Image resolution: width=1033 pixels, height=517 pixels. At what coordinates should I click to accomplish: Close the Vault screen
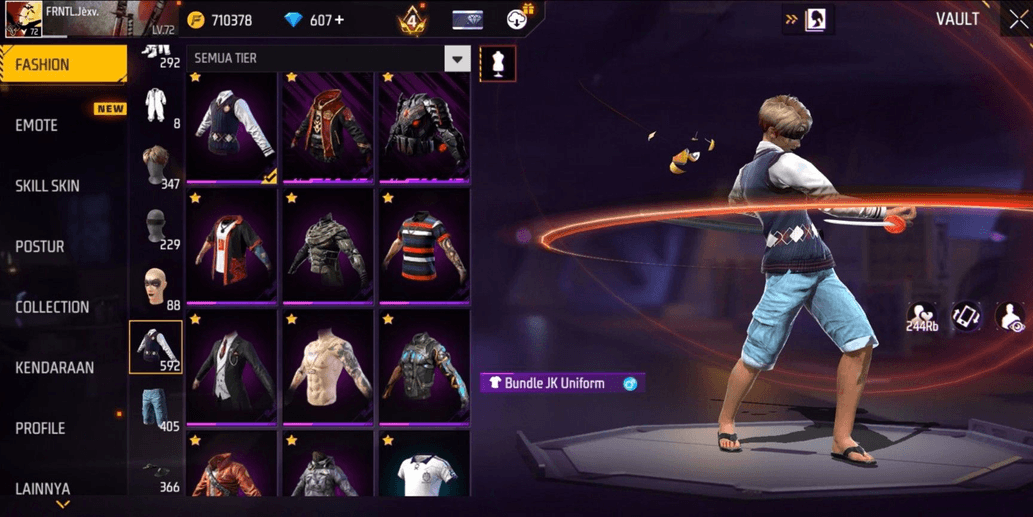(x=1017, y=20)
